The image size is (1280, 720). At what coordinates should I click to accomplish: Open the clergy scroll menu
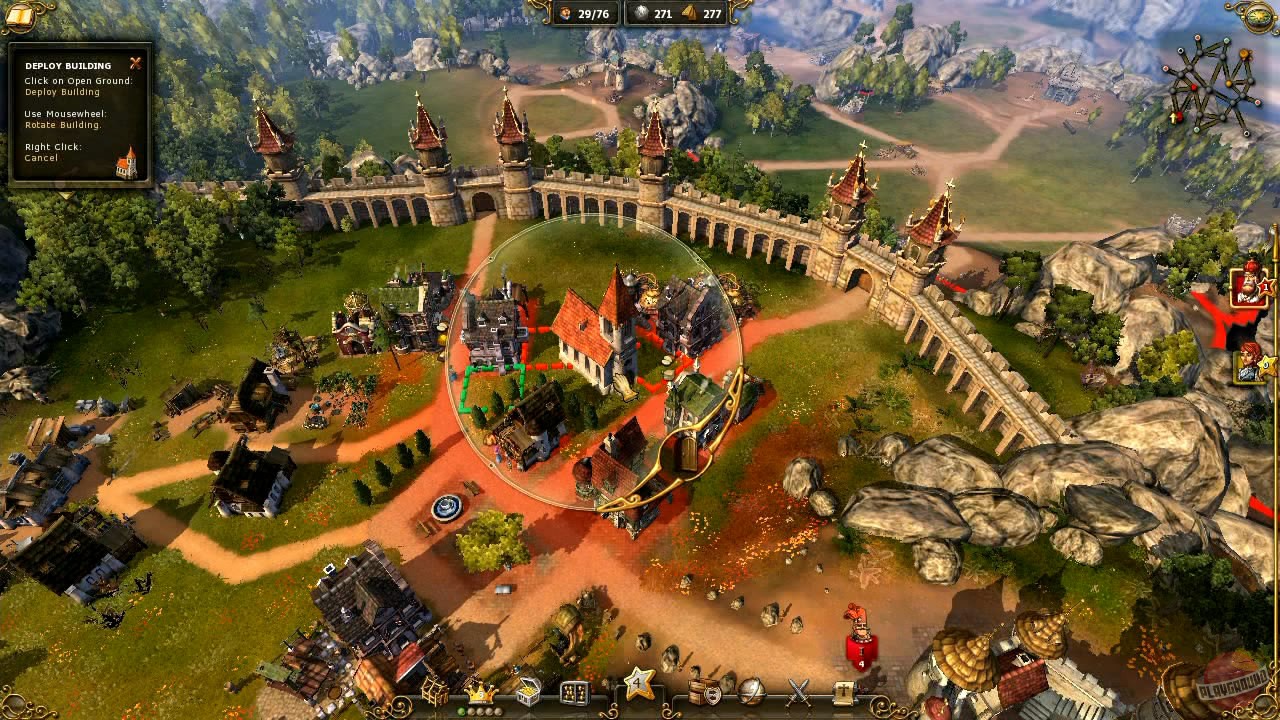coord(843,692)
